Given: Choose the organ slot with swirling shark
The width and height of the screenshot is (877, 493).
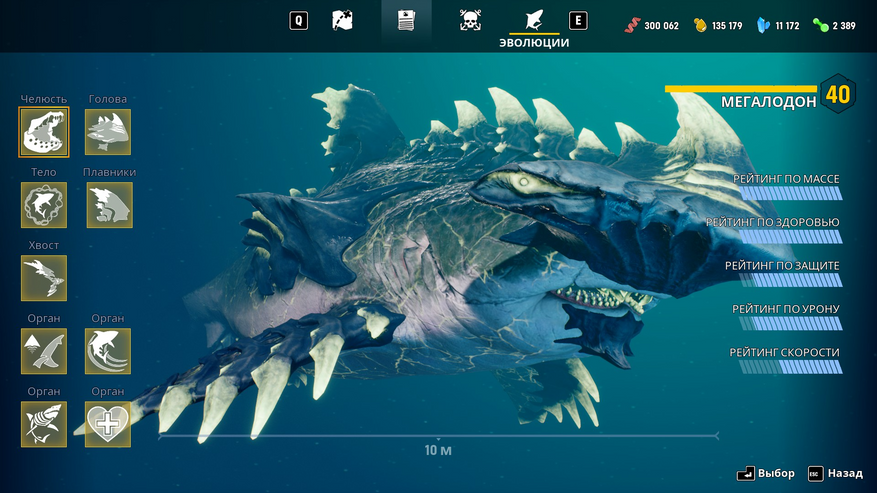Looking at the screenshot, I should pyautogui.click(x=108, y=351).
